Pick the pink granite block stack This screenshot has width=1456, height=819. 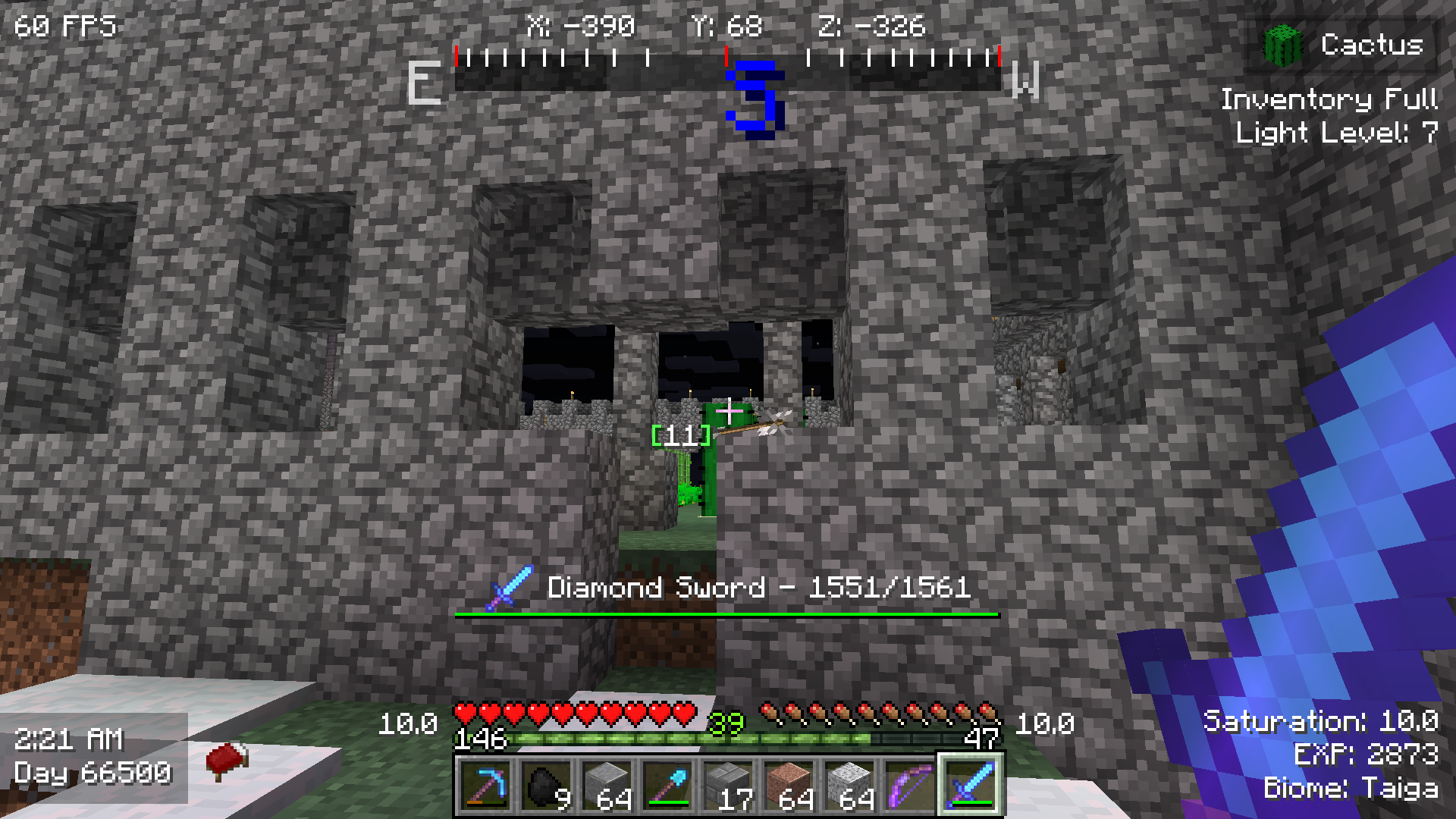(x=789, y=785)
